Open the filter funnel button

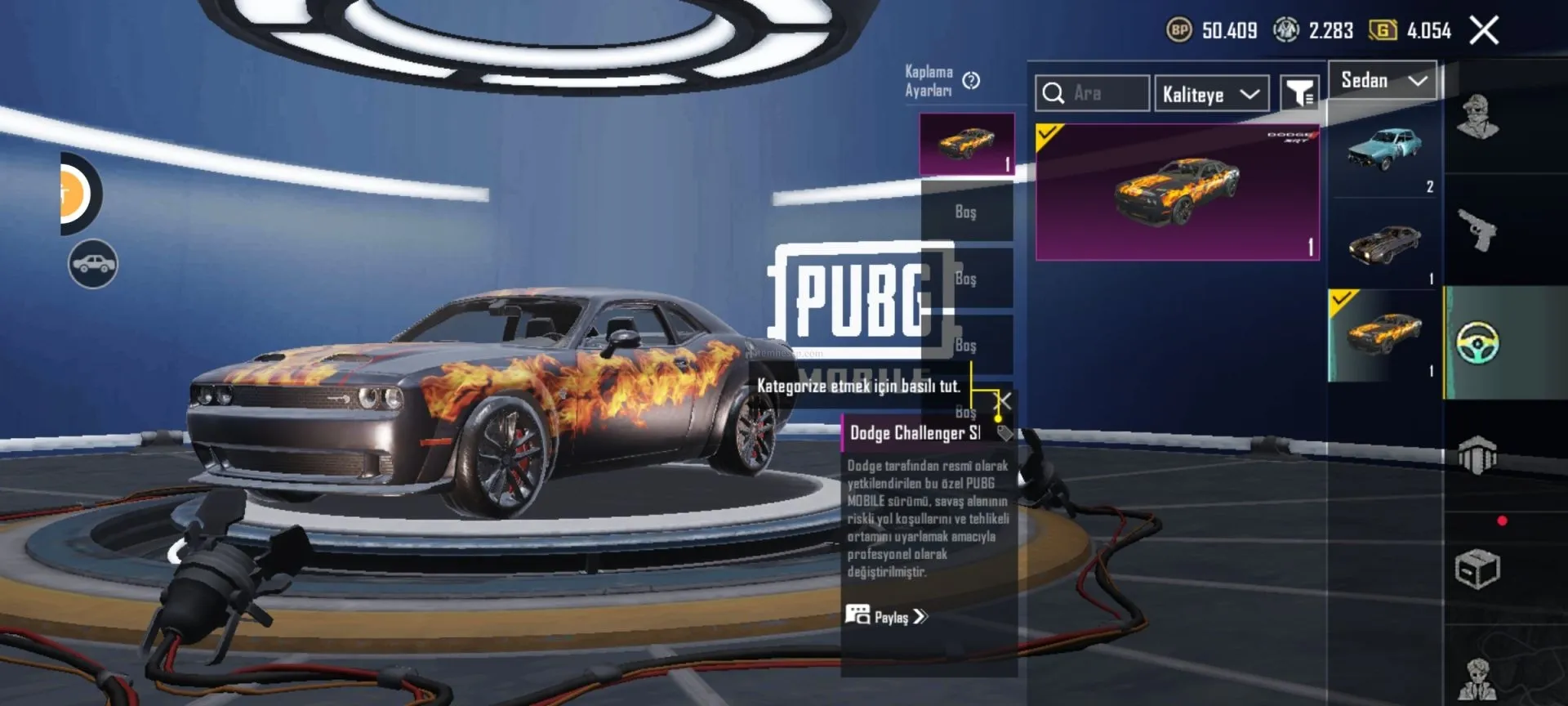coord(1298,94)
